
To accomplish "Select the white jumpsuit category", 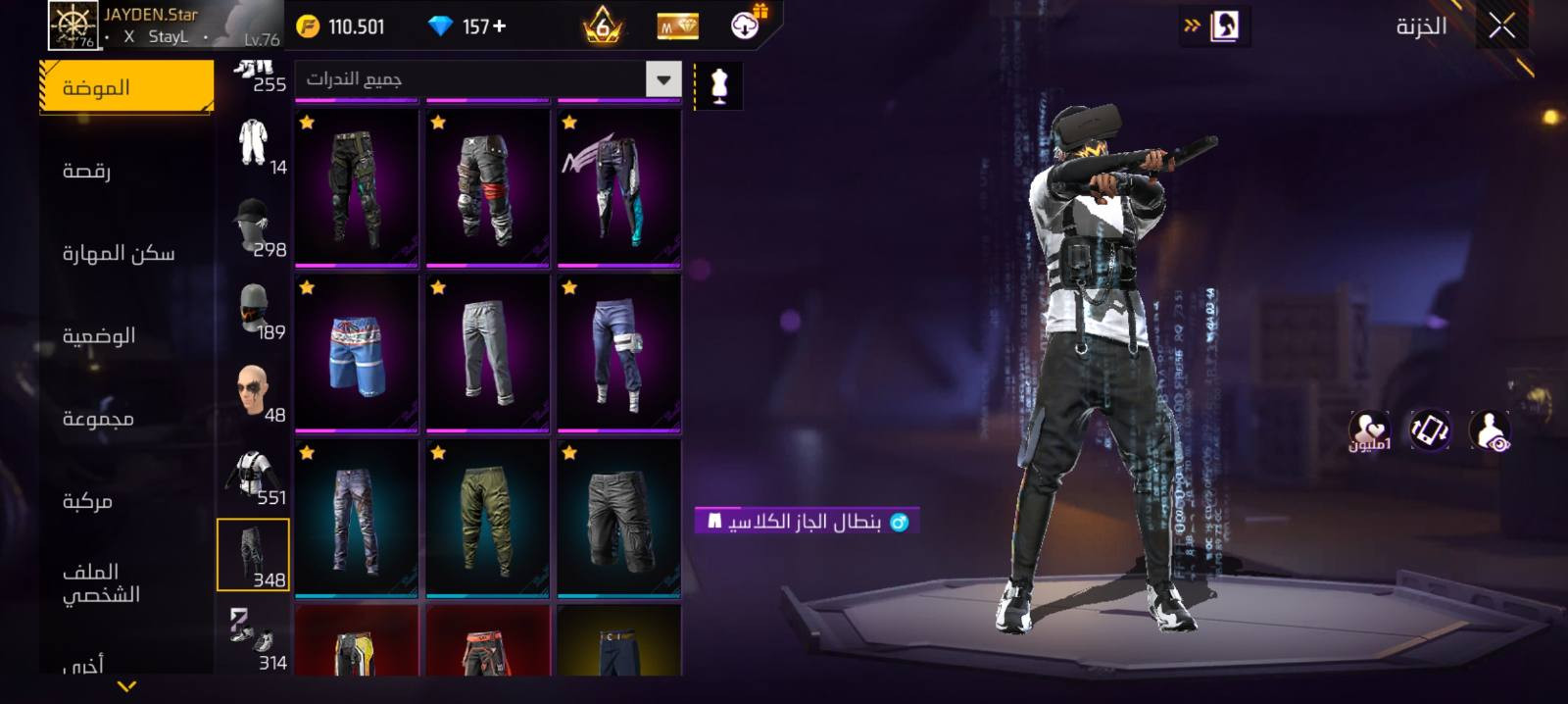I will (x=253, y=143).
